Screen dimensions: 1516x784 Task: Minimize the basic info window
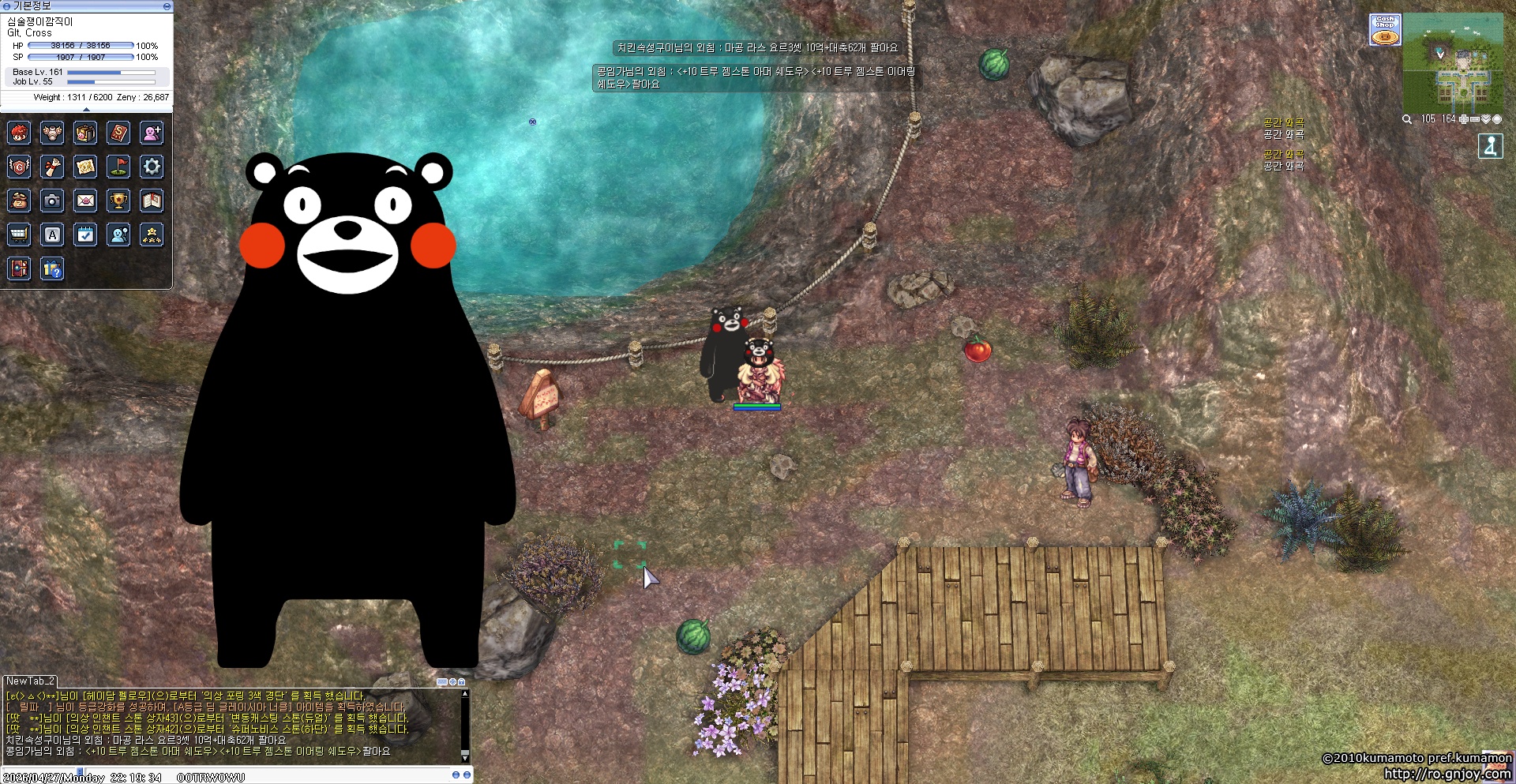pos(167,6)
